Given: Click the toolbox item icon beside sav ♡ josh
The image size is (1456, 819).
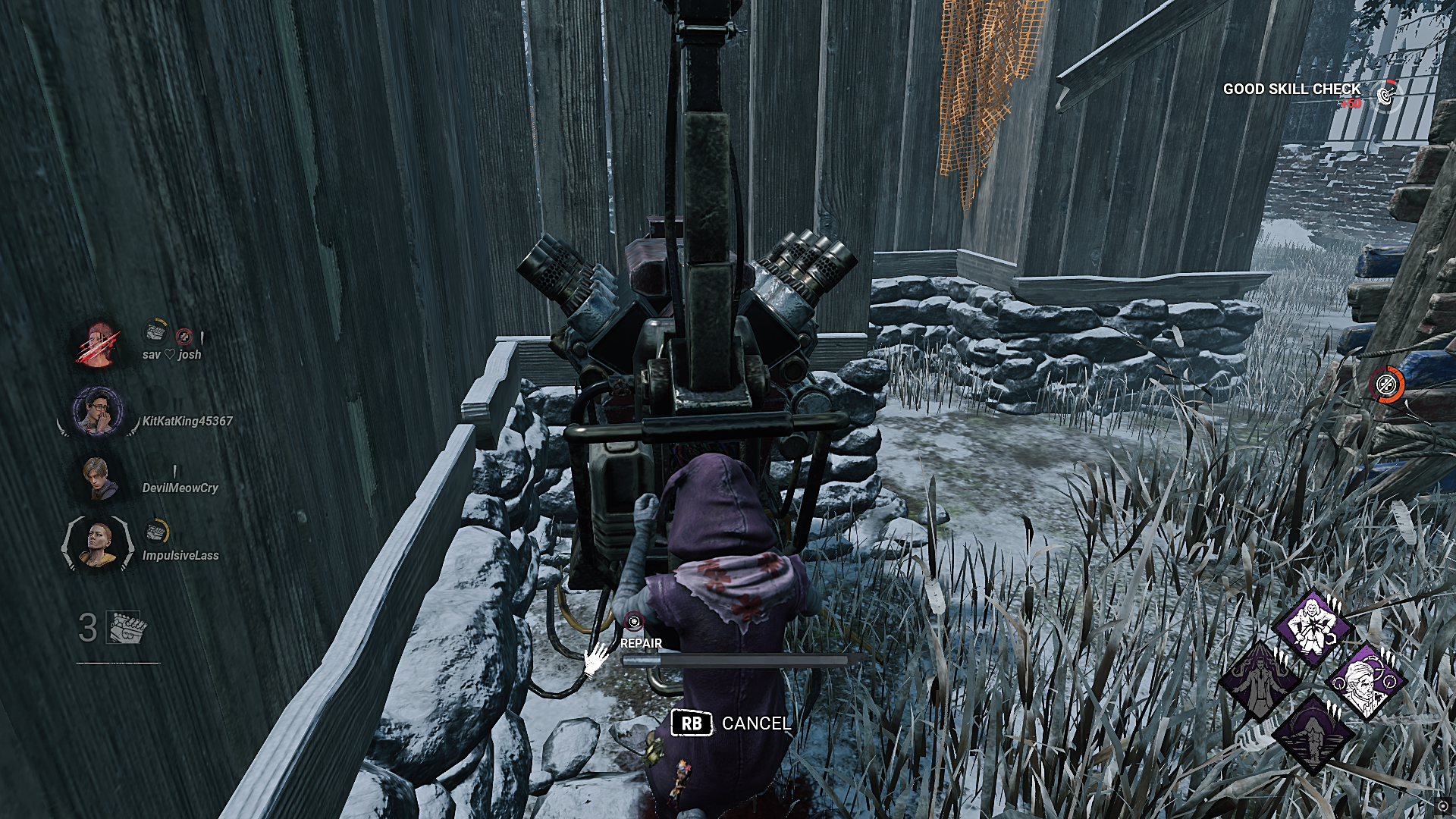Looking at the screenshot, I should coord(155,333).
